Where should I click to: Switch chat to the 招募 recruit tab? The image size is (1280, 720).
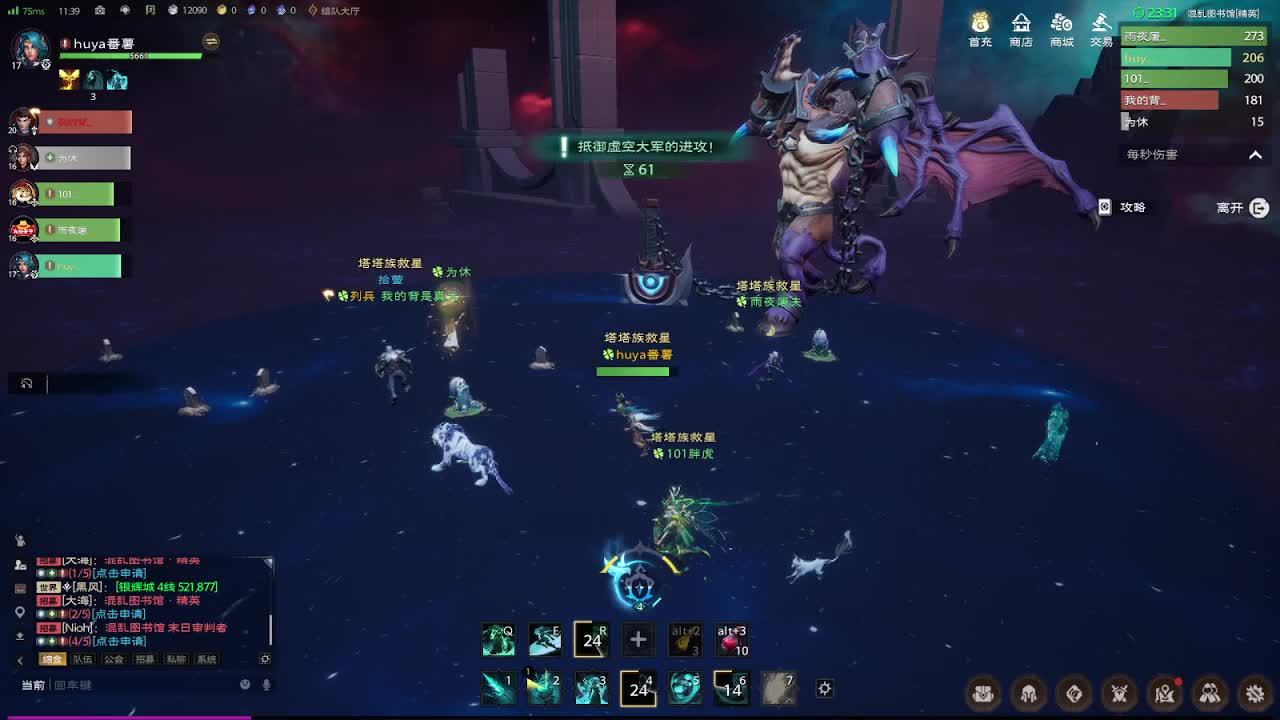[145, 660]
